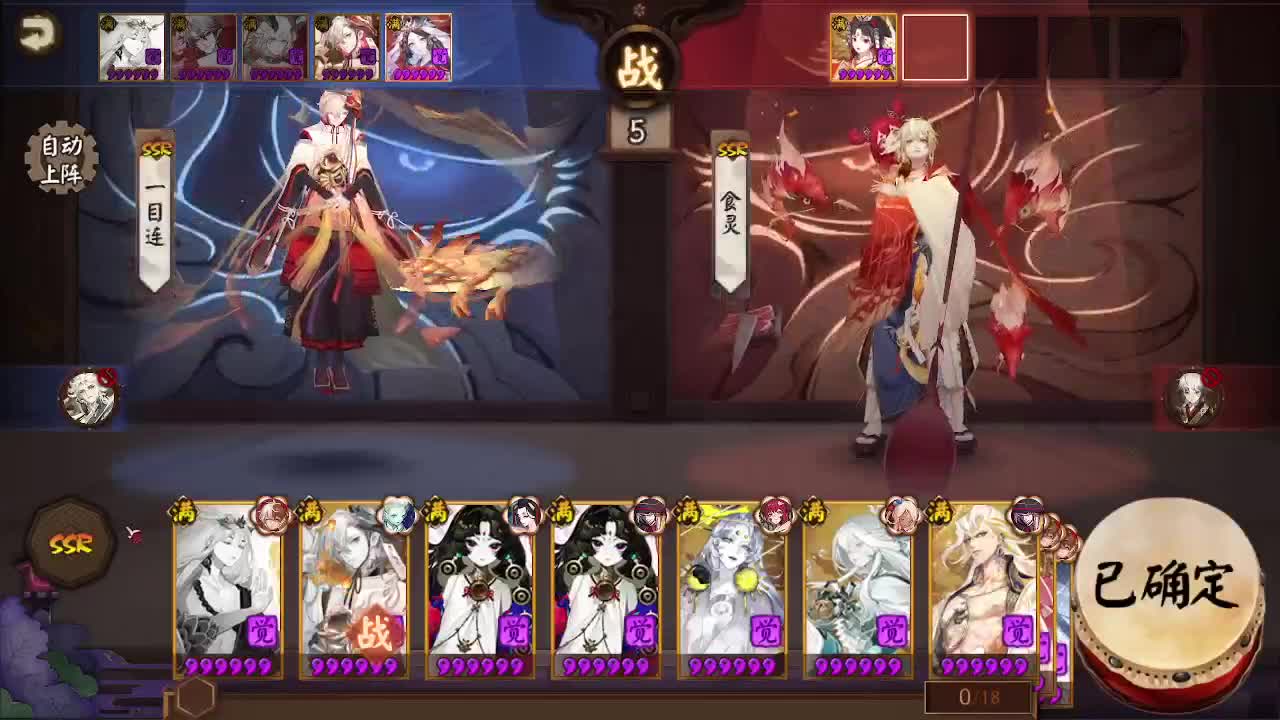Toggle the 满 full-skill marker on the leftmost card
Viewport: 1280px width, 720px height.
(x=183, y=510)
